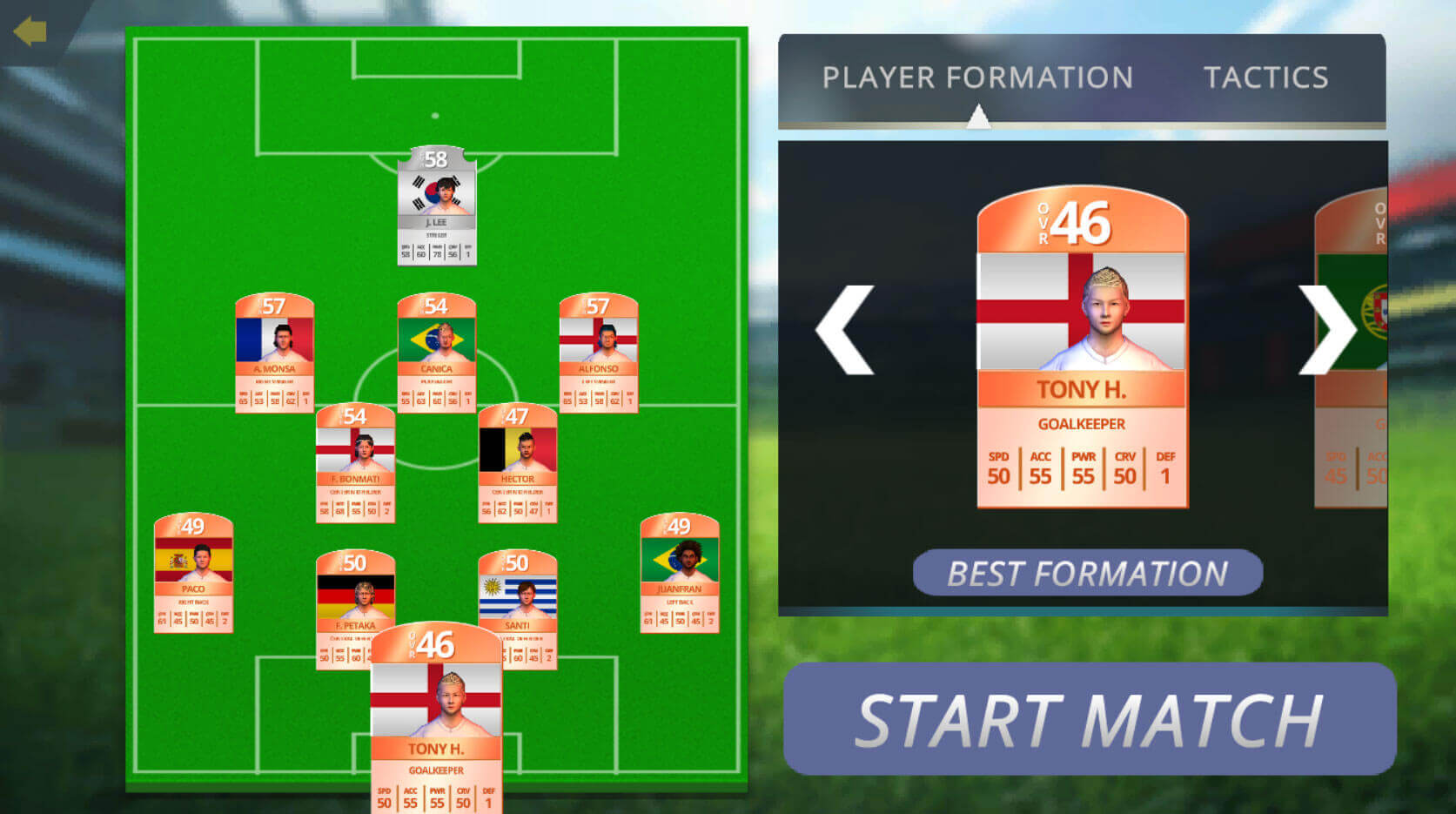Select Alfonso's England player card
The height and width of the screenshot is (814, 1456).
[x=601, y=353]
